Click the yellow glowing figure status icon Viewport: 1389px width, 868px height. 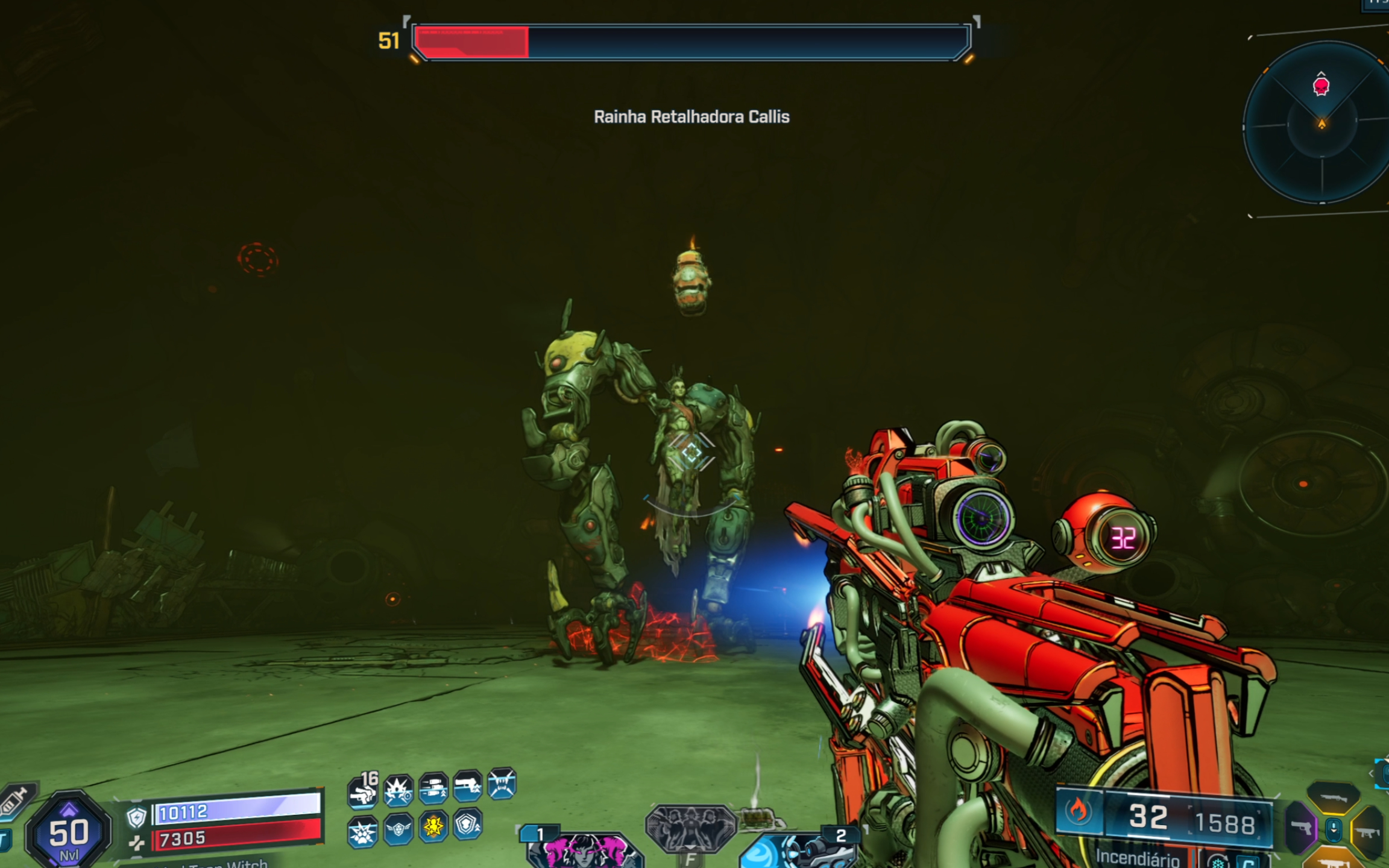[433, 825]
